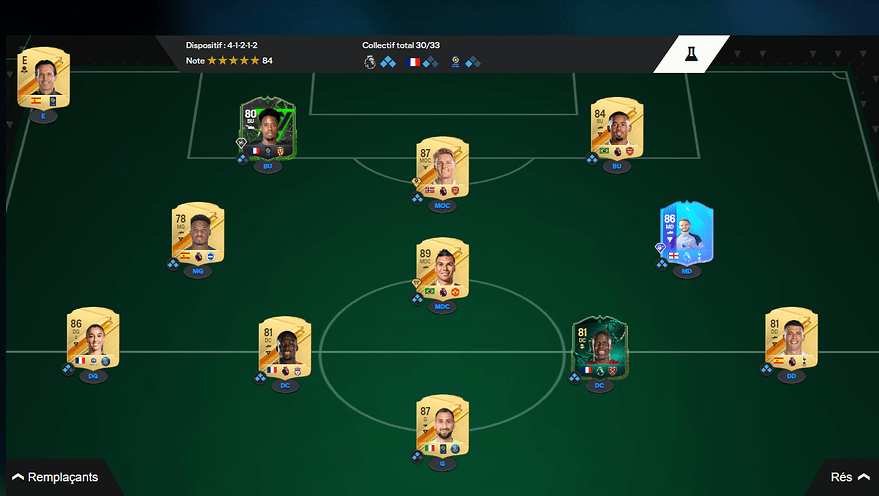
Task: Expand the Rés reserves panel
Action: pos(848,477)
